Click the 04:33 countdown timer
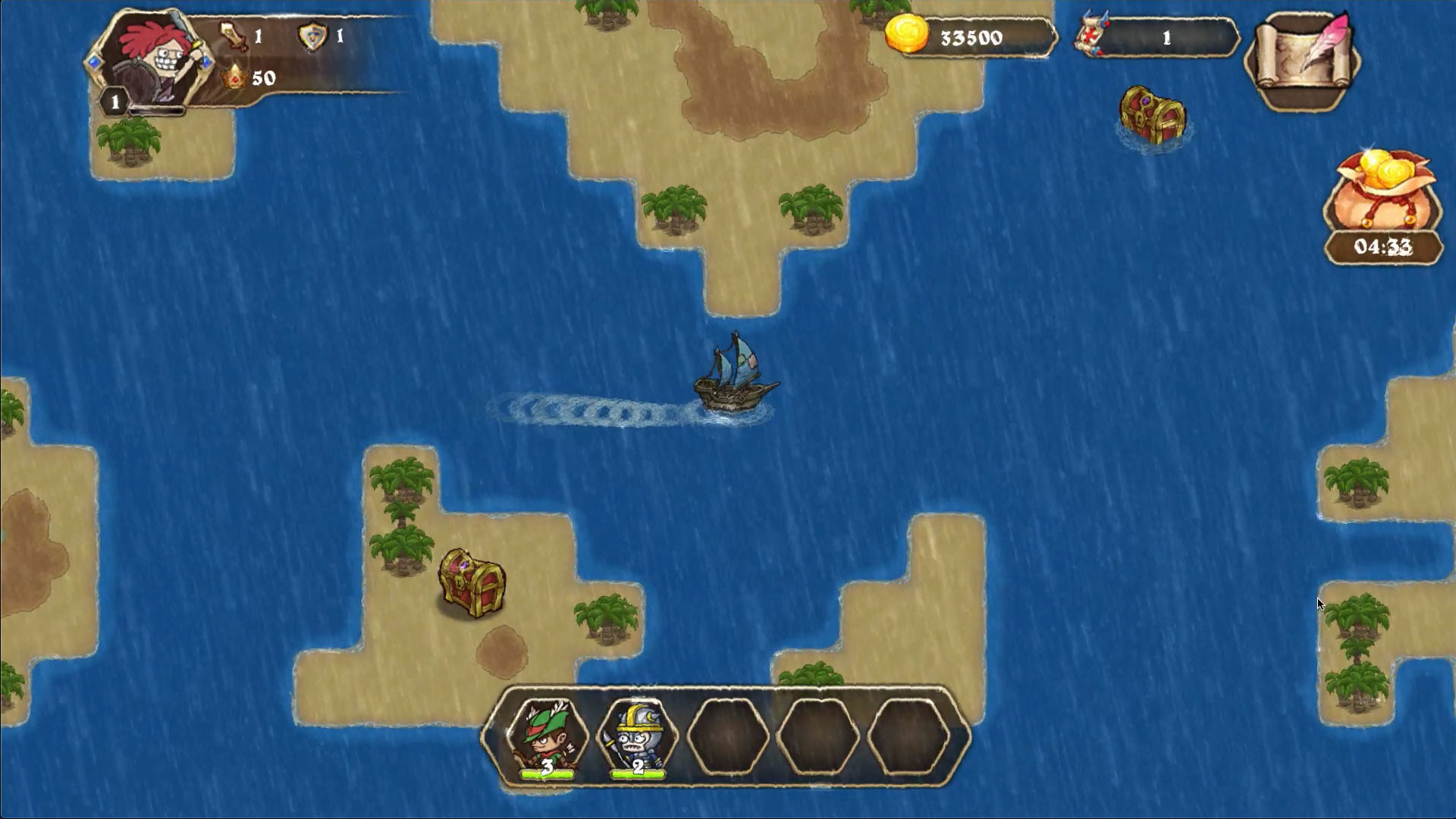This screenshot has width=1456, height=819. coord(1382,245)
